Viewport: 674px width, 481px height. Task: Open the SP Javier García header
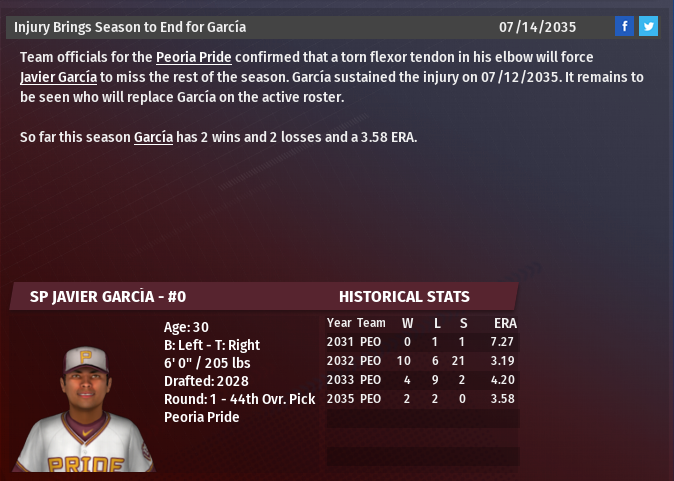click(108, 297)
